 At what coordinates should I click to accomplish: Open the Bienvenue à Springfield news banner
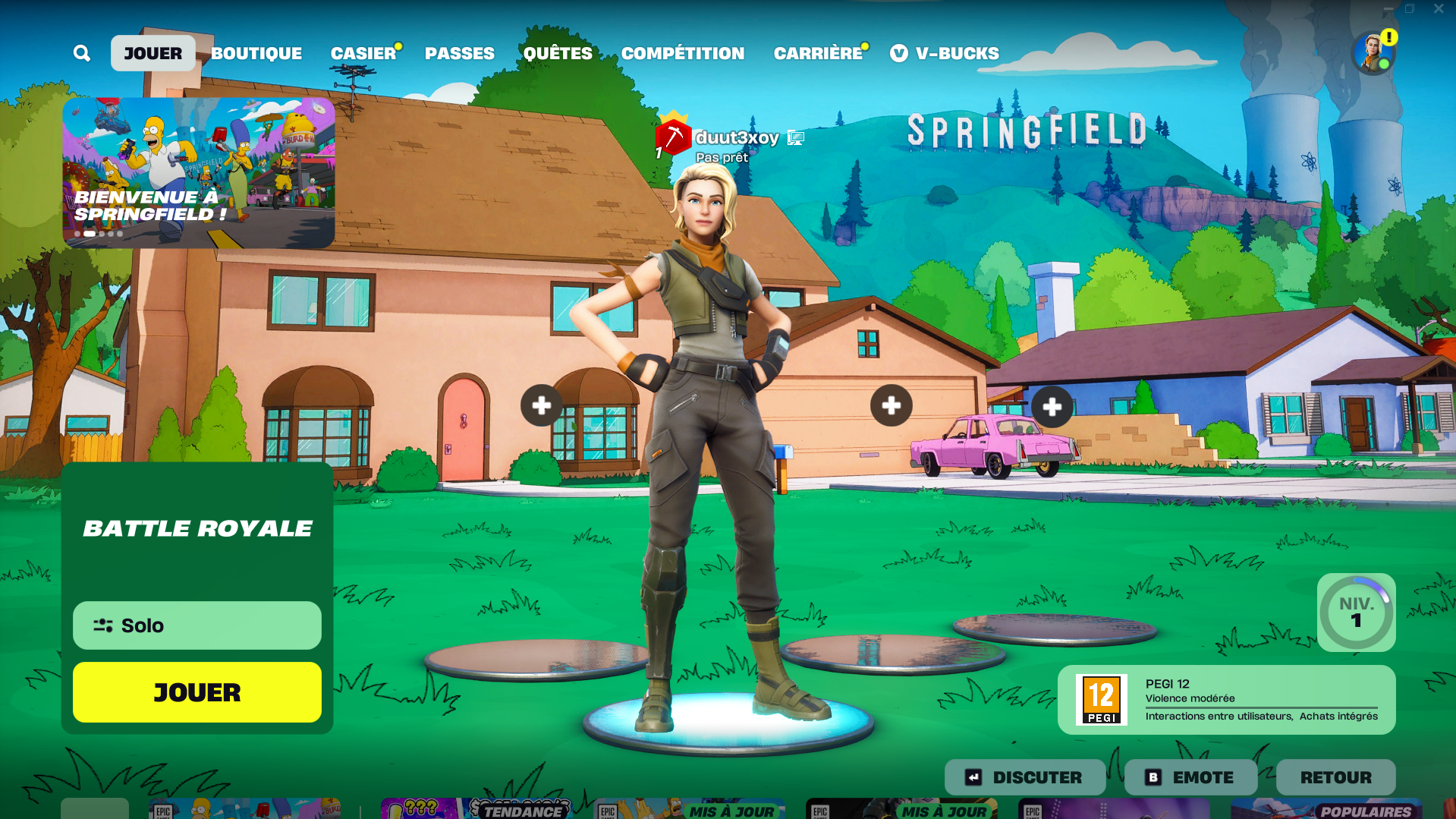click(199, 172)
